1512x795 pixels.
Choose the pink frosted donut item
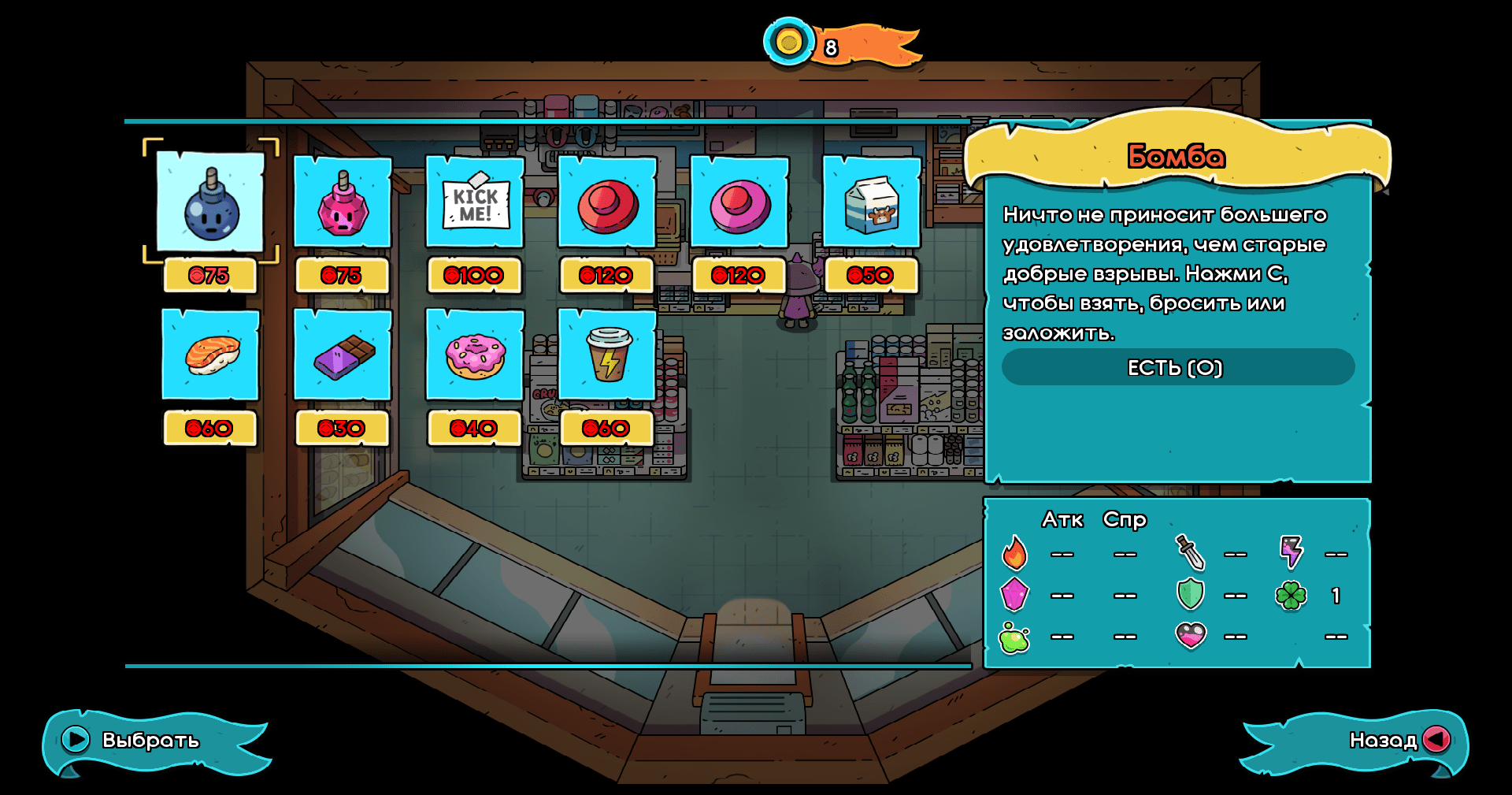475,355
